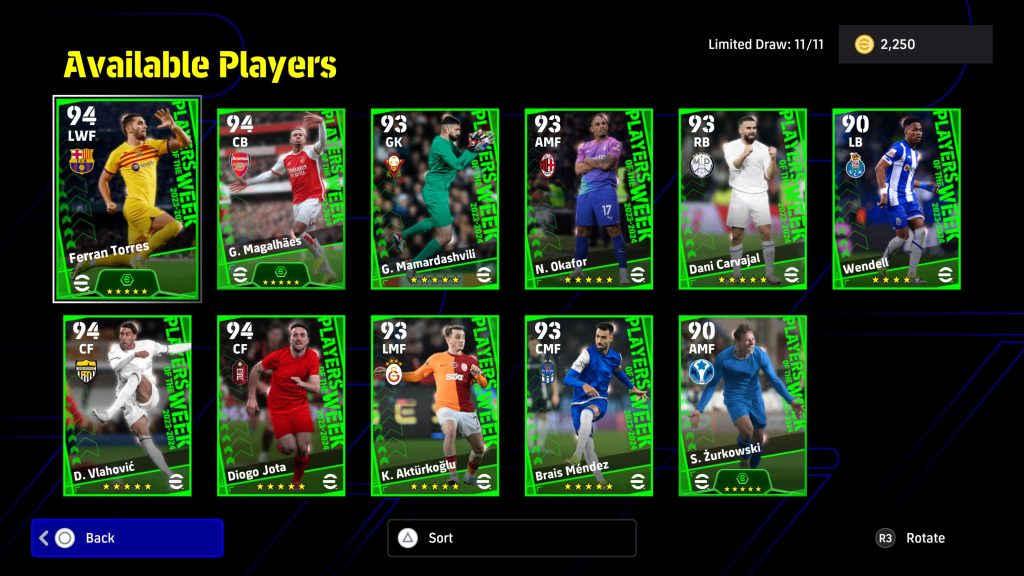Open the Dani Carvajal RB card
The image size is (1024, 576).
coord(743,198)
